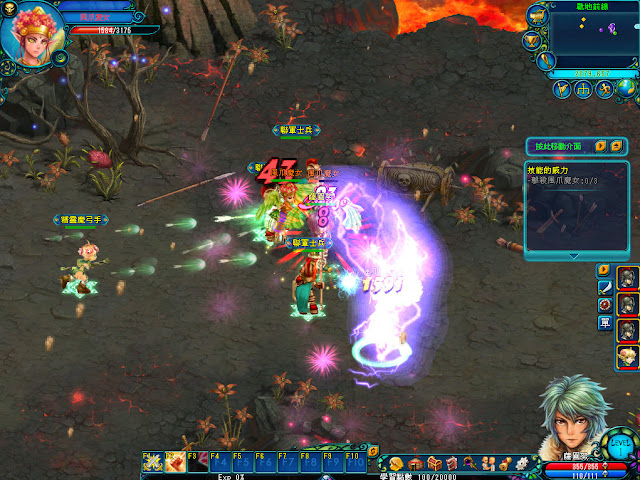Click the red round shield icon beside party

(x=604, y=305)
